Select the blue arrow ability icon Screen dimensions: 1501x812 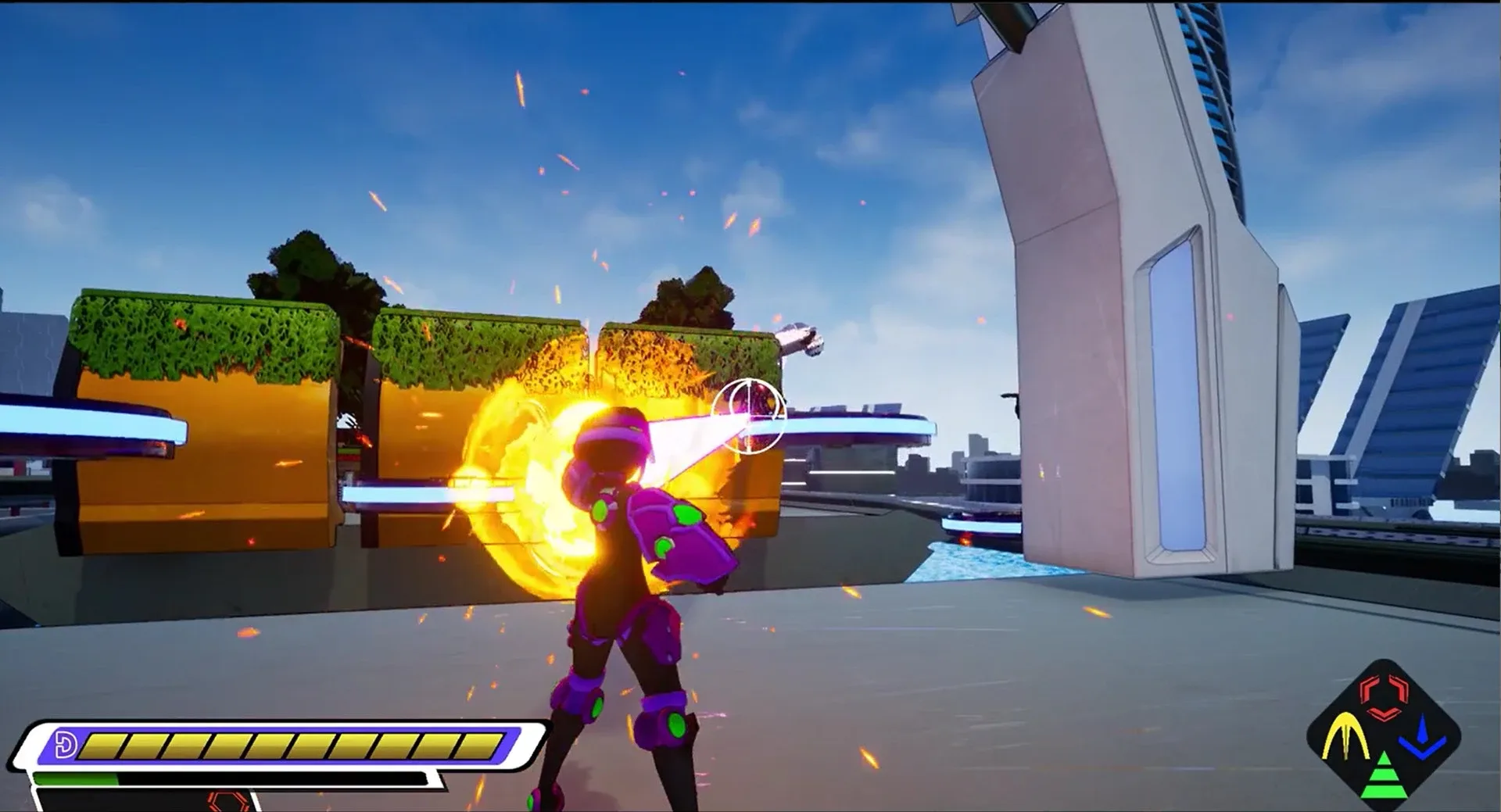1423,737
